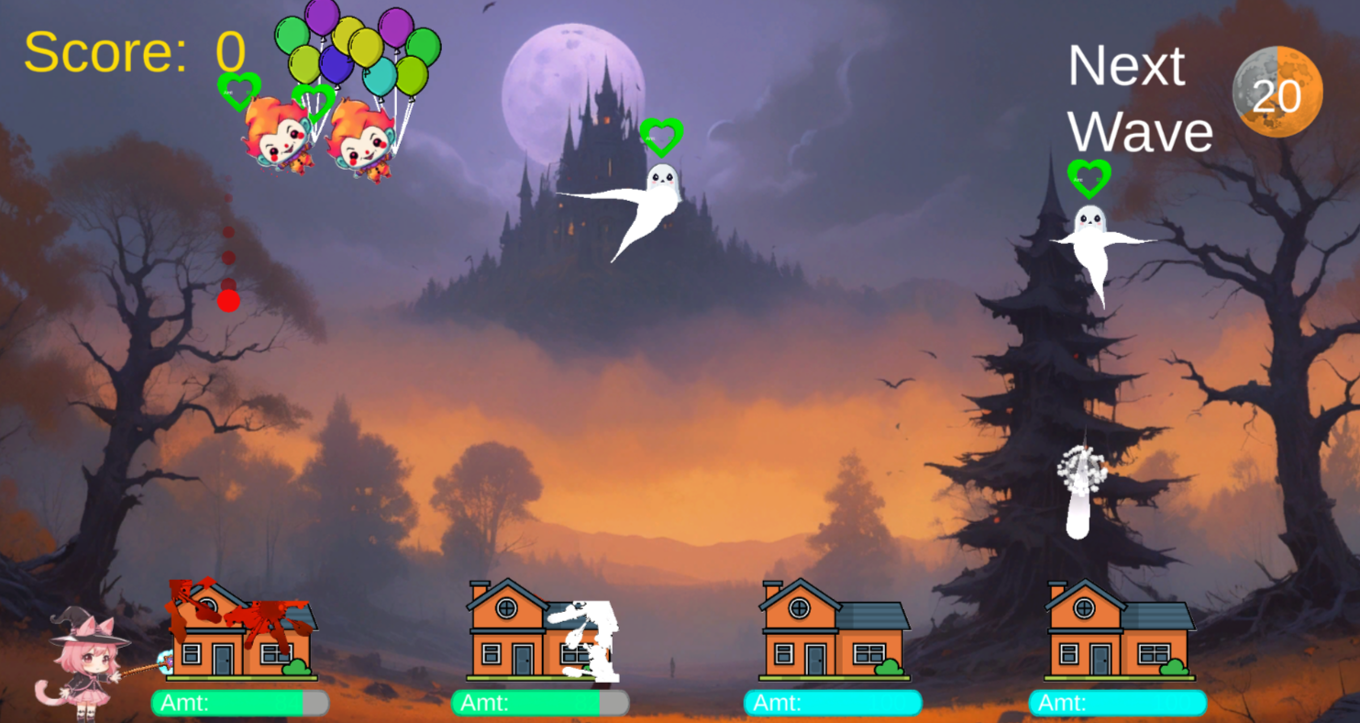1360x723 pixels.
Task: Click the Next Wave text label
Action: 1138,100
